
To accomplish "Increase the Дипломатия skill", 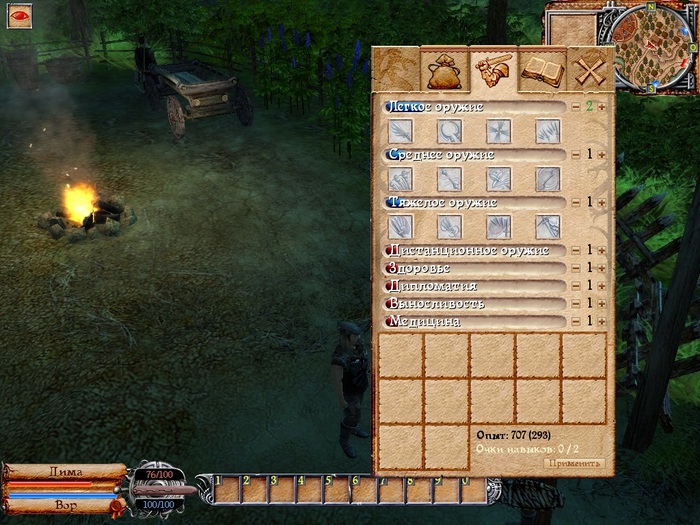I will [602, 286].
